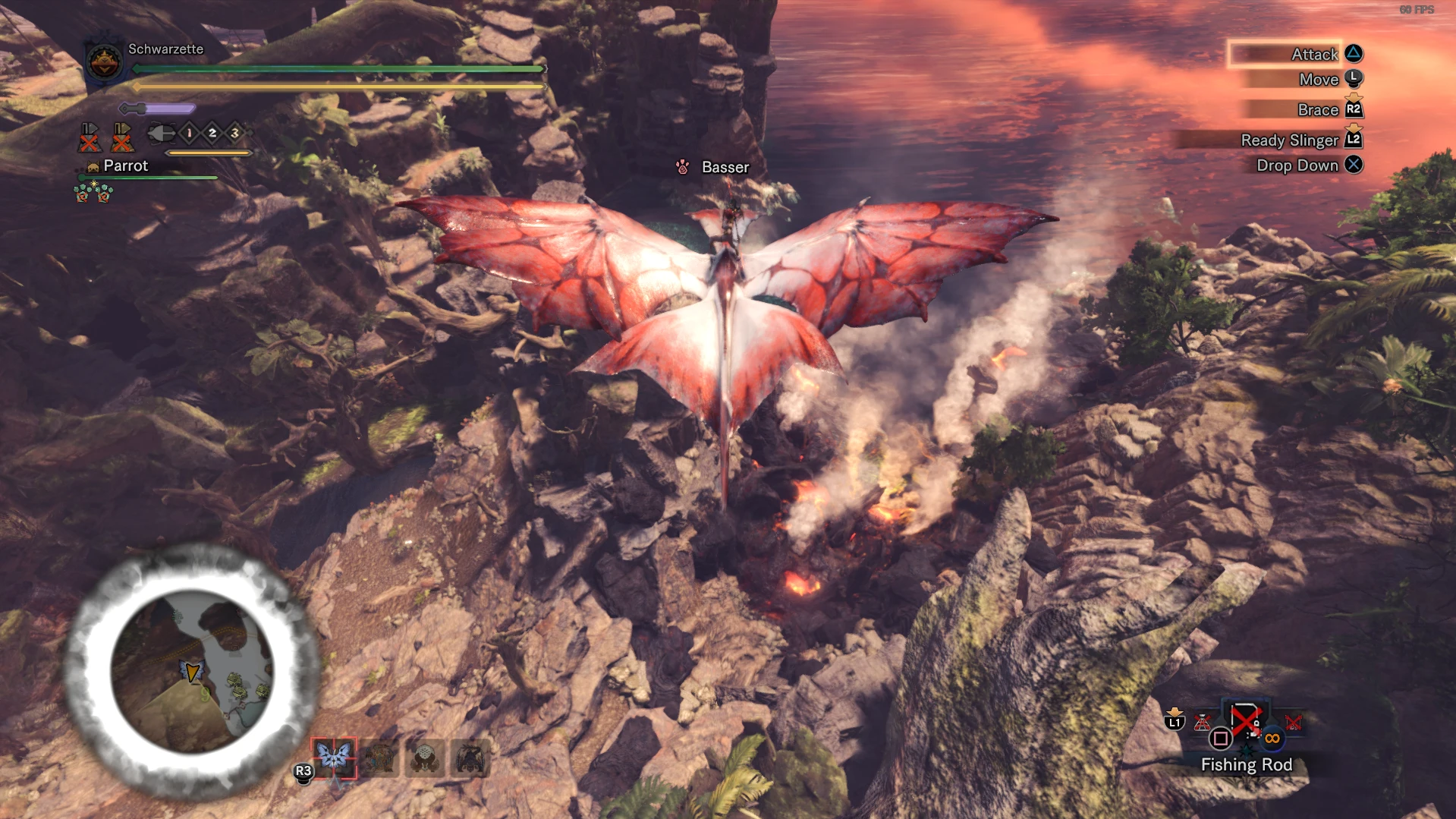Choose the Ready Slinger command label
The width and height of the screenshot is (1456, 819).
[x=1289, y=140]
